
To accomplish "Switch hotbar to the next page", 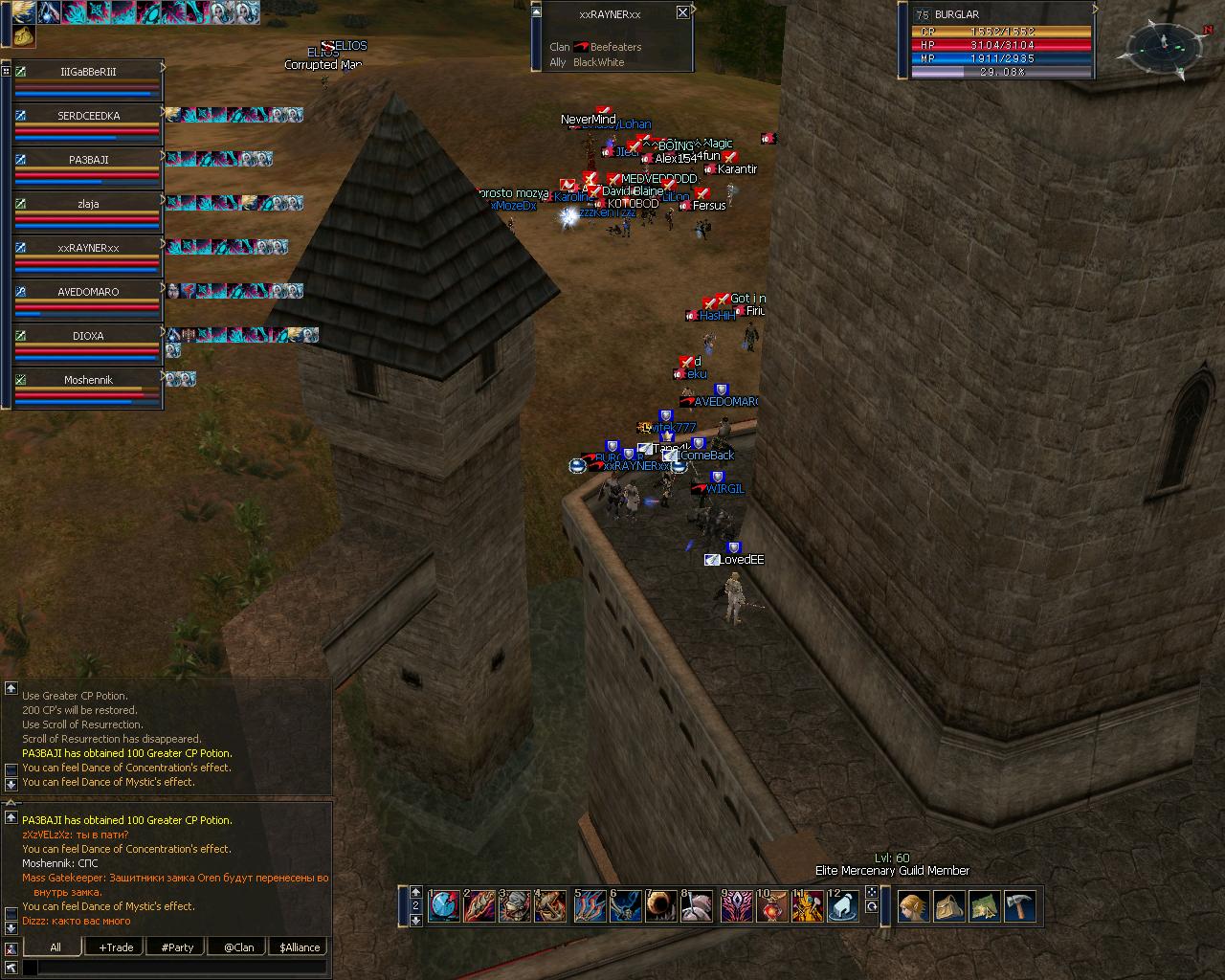I will pyautogui.click(x=415, y=920).
